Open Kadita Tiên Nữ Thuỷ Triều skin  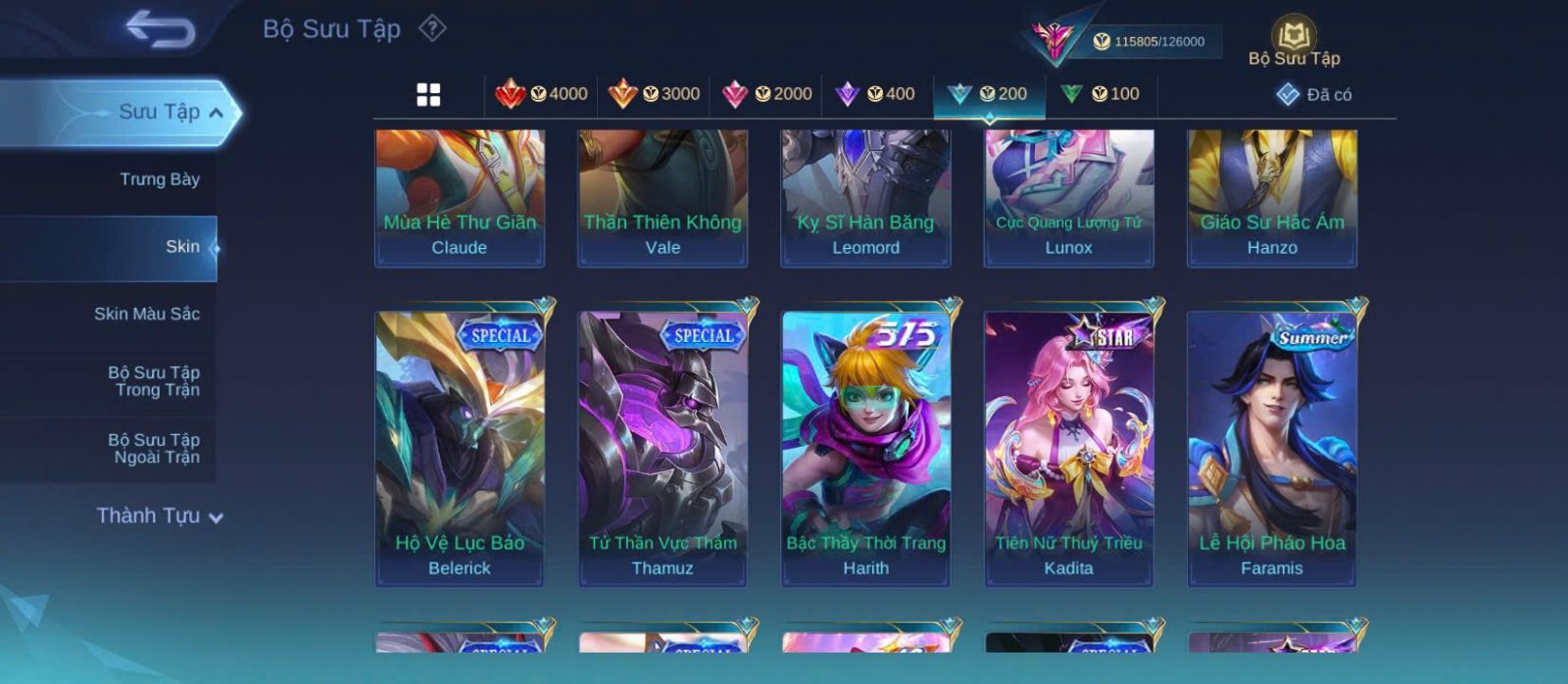1068,449
